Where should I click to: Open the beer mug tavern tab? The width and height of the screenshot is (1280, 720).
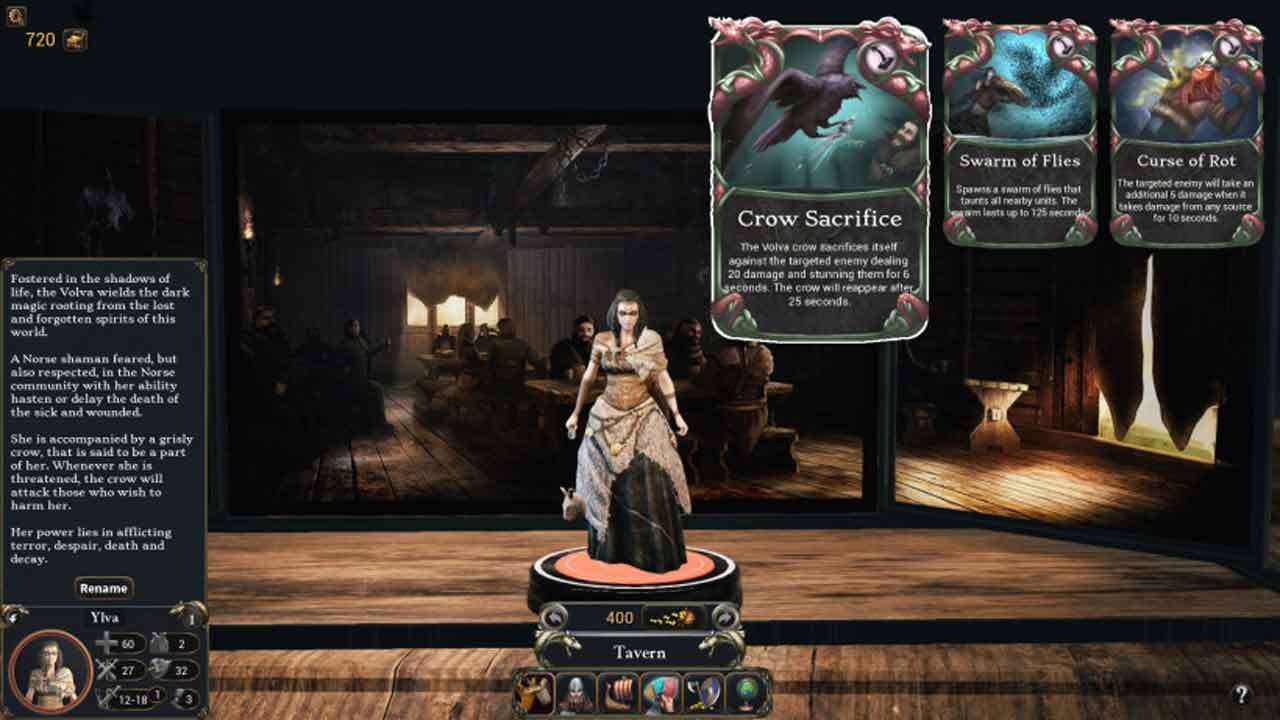point(536,694)
